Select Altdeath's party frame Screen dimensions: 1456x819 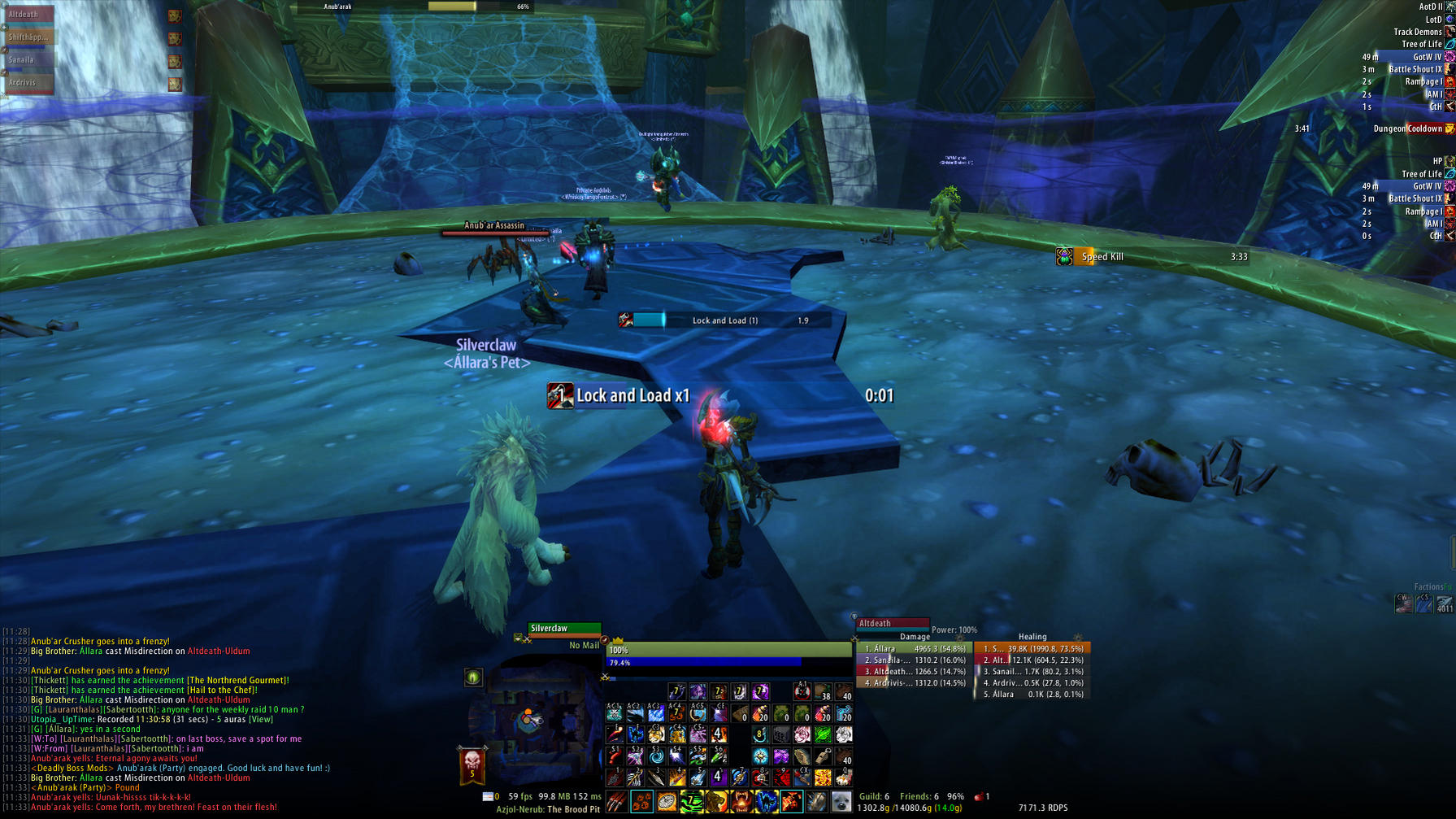[28, 15]
